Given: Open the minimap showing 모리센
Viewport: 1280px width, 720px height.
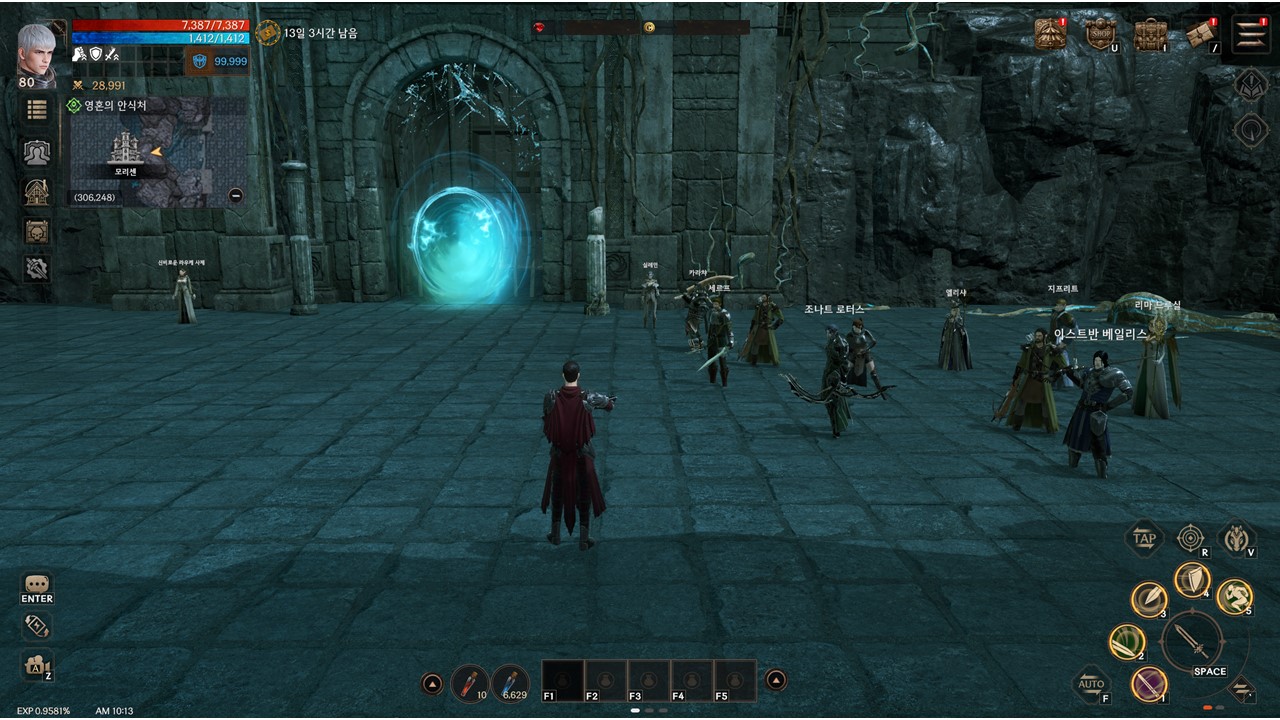Looking at the screenshot, I should point(158,152).
